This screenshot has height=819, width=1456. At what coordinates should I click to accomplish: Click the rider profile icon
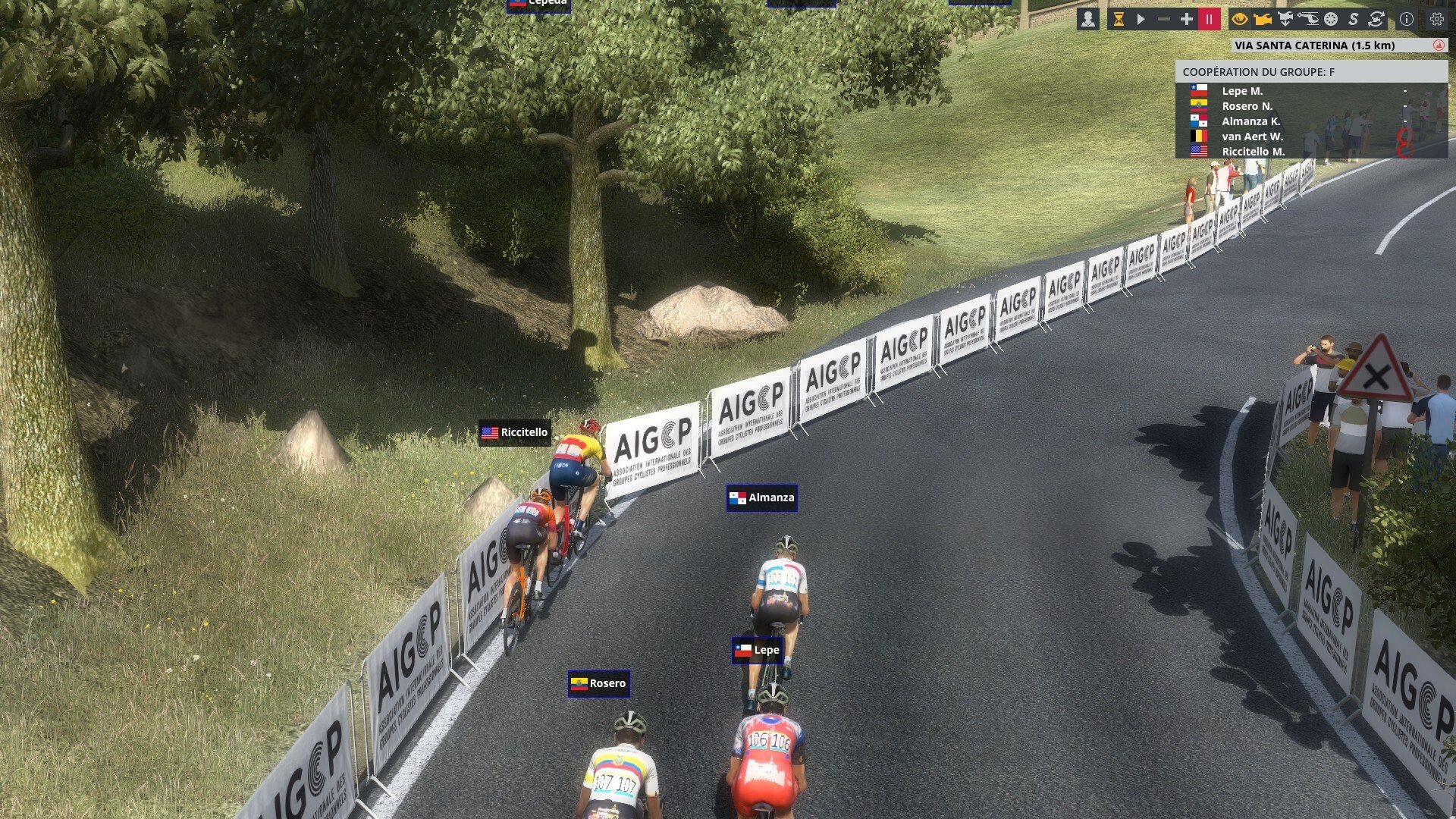pos(1087,19)
